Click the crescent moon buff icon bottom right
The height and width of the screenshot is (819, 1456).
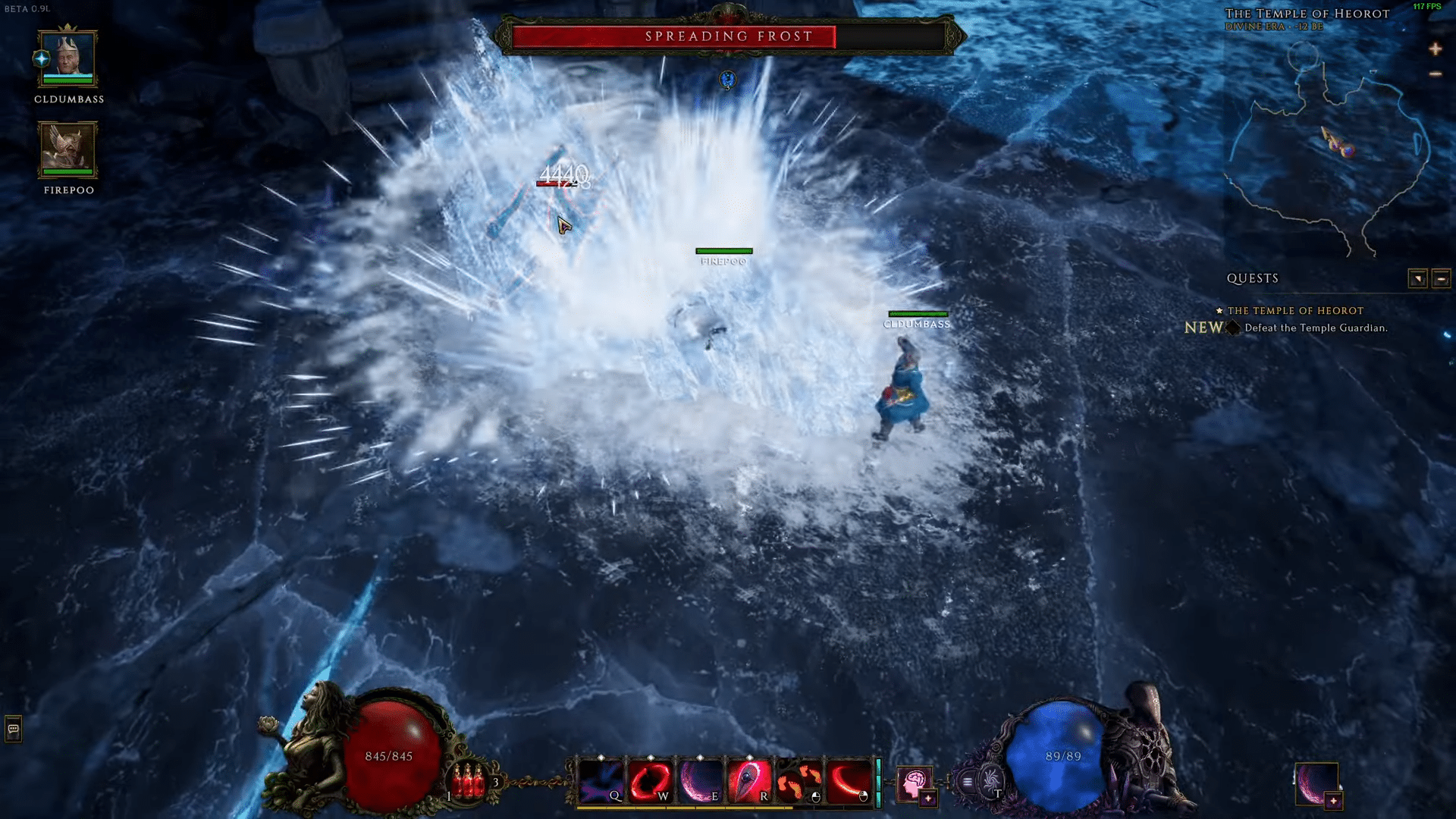pyautogui.click(x=1317, y=784)
